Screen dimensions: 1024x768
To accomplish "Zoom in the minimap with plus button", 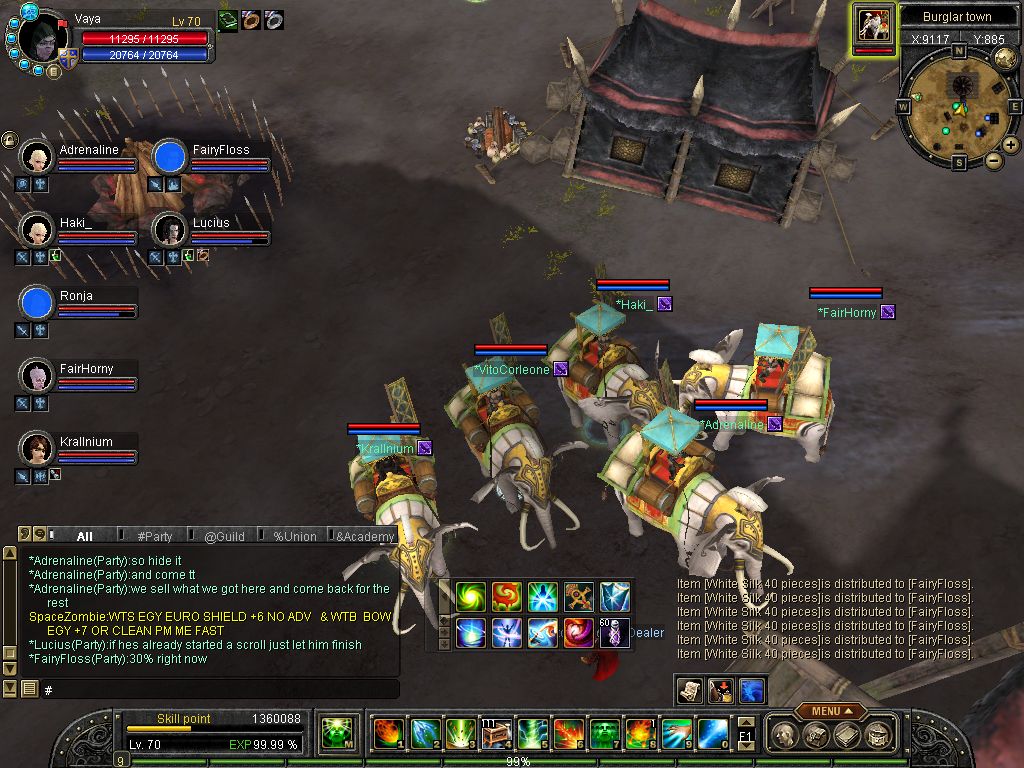I will 1010,145.
